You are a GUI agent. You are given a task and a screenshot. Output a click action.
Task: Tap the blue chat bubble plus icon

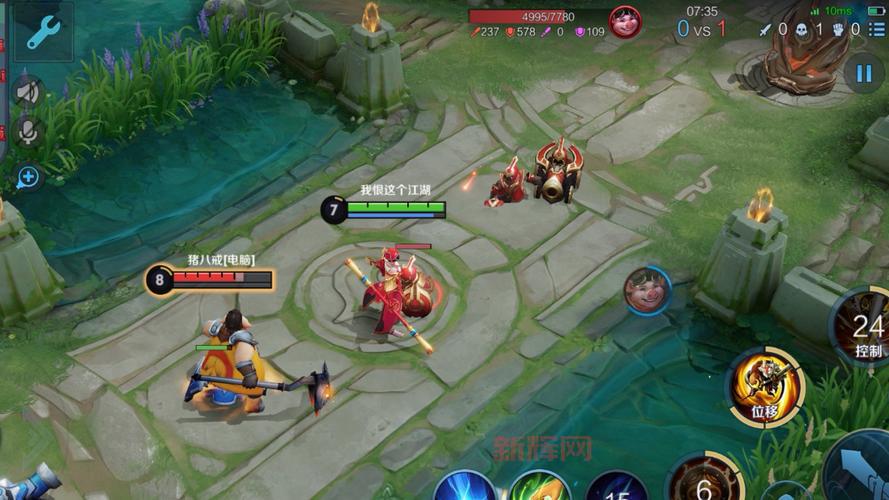27,177
